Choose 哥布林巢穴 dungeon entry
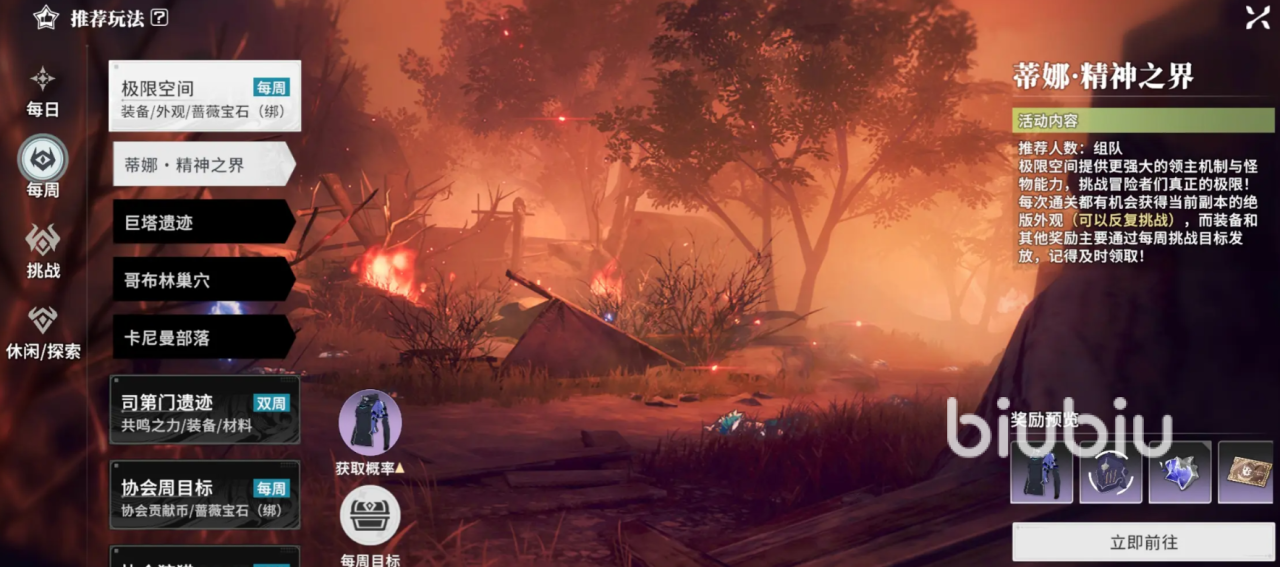 pos(202,279)
